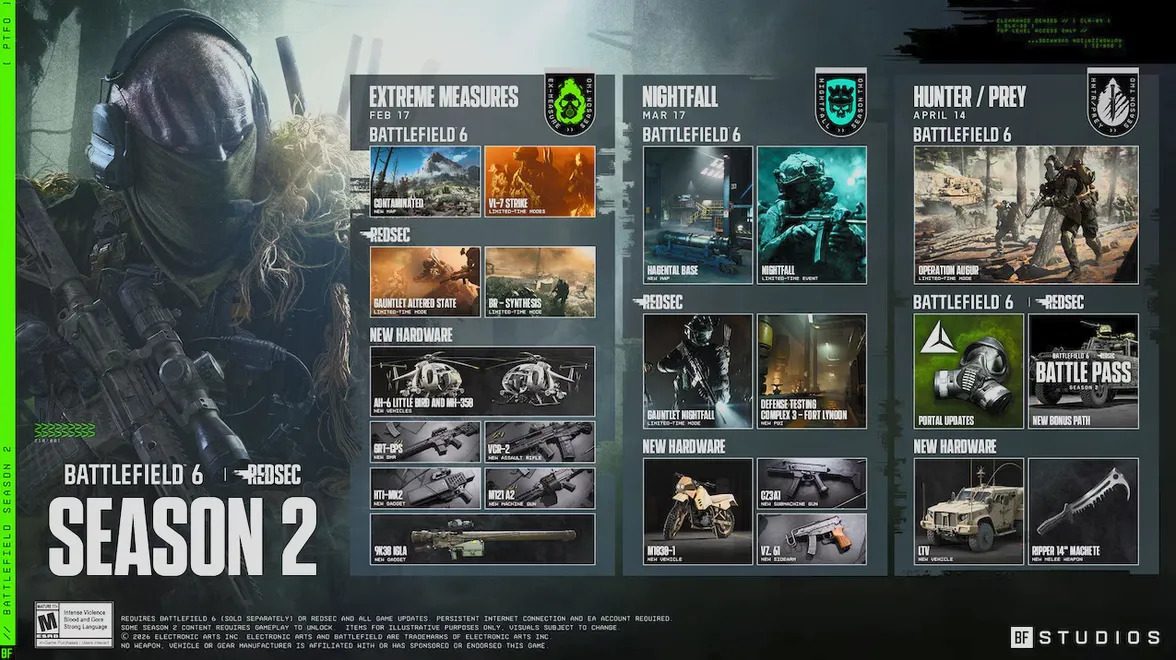Choose the Gauntlet Altered State tile
Viewport: 1176px width, 660px height.
[x=425, y=282]
